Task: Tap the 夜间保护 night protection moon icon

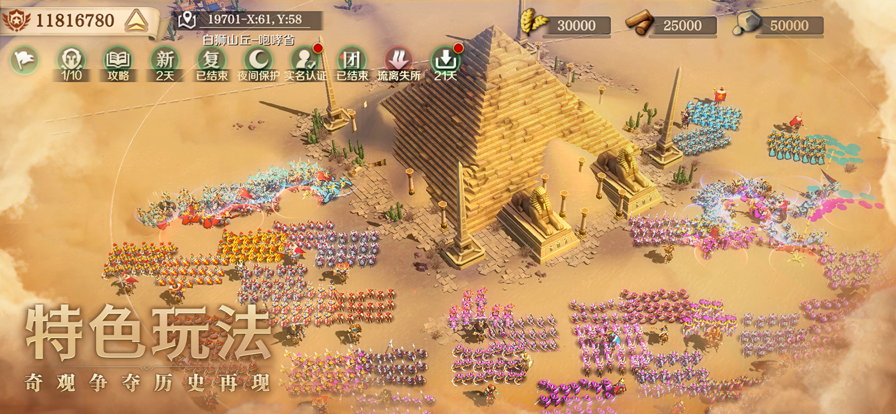Action: [x=258, y=61]
